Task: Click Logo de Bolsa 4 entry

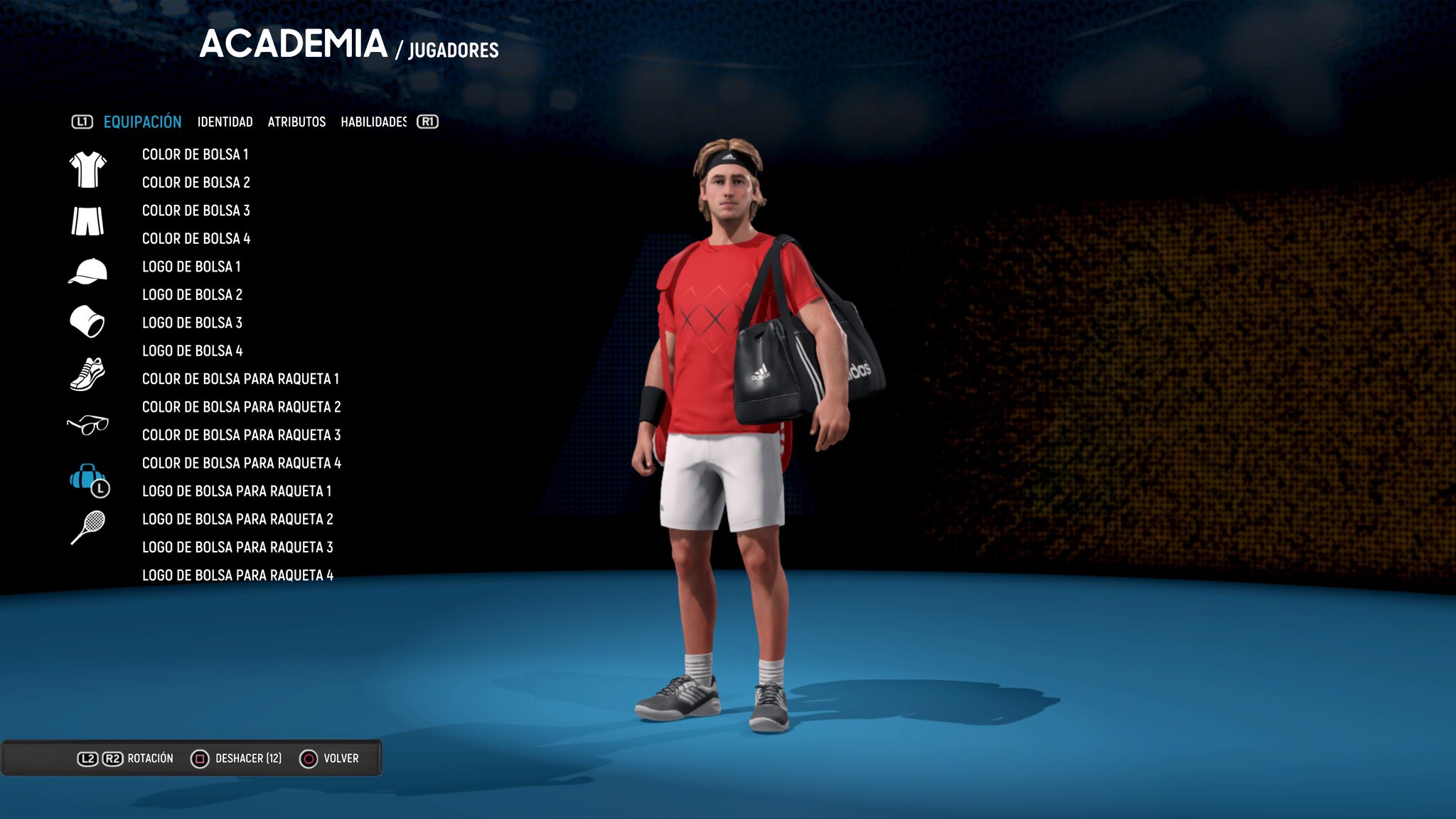Action: coord(192,351)
